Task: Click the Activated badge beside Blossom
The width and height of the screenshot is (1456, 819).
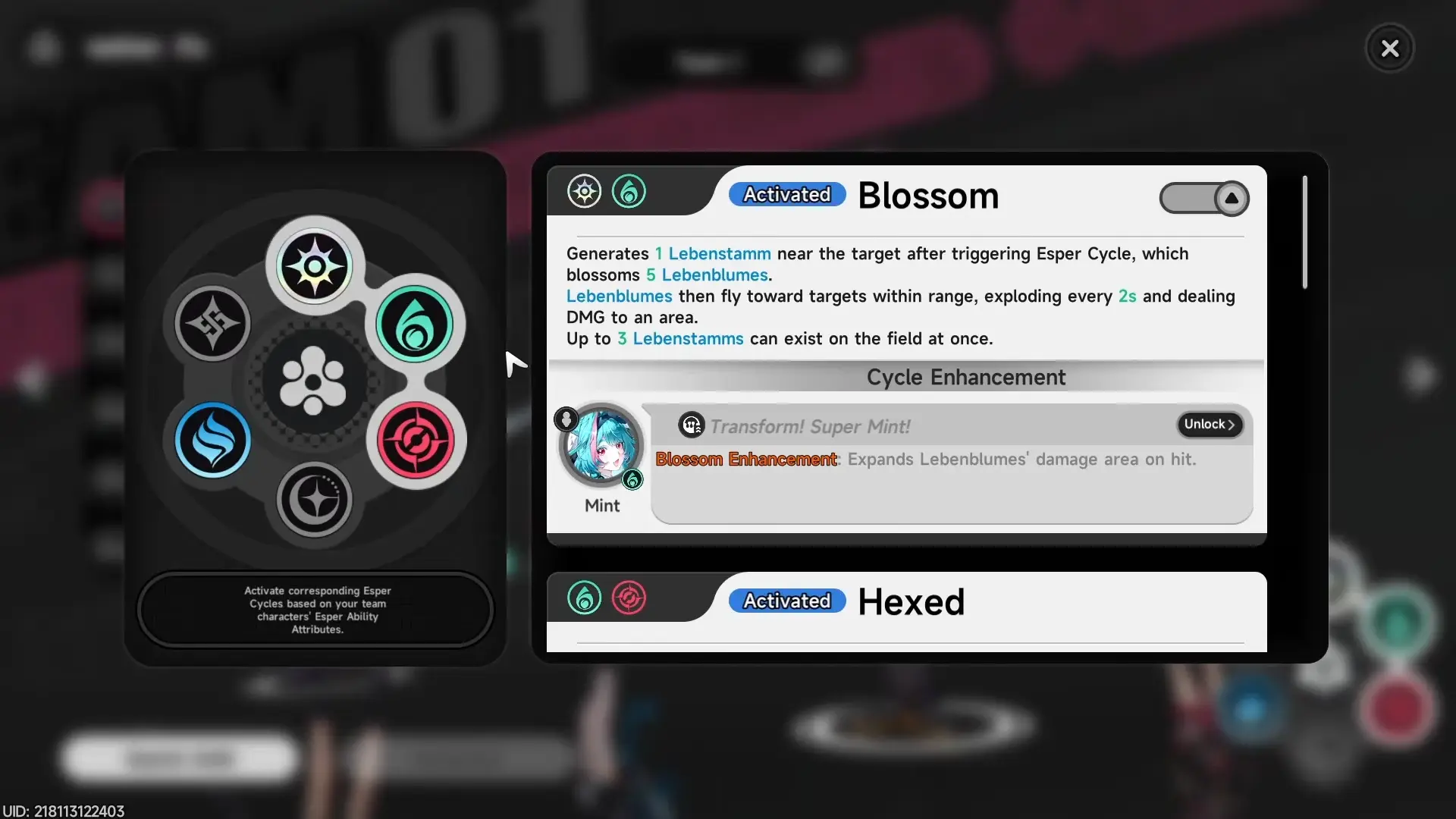Action: click(786, 194)
